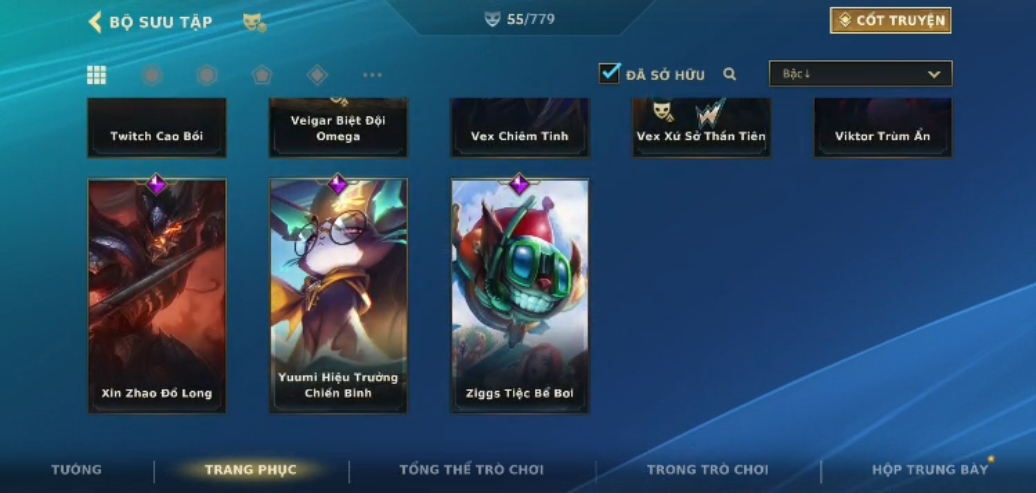The image size is (1036, 493).
Task: Open the Tổng Thể Trò Chơi tab
Action: (471, 470)
